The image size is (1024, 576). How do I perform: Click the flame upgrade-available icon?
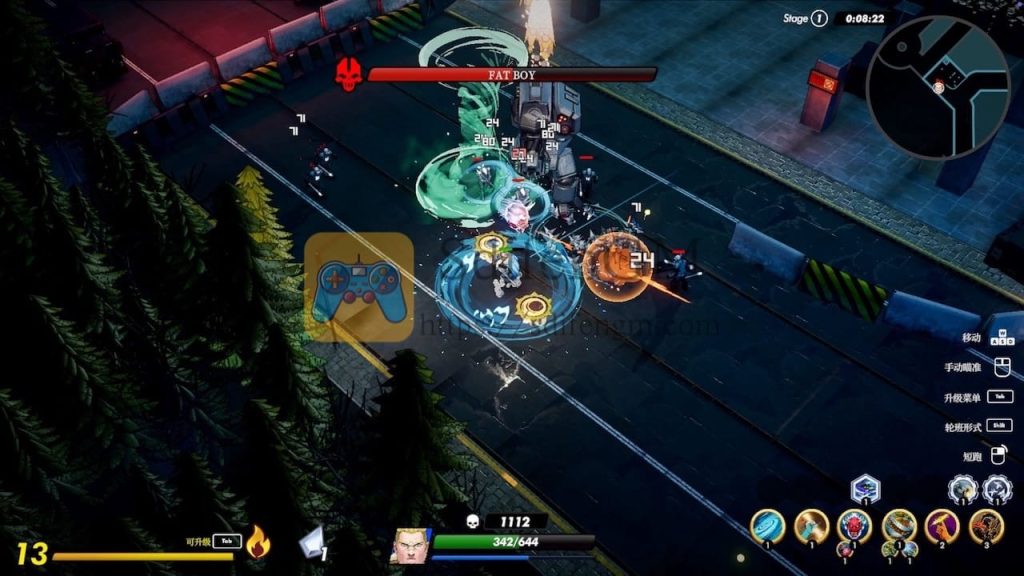point(258,541)
